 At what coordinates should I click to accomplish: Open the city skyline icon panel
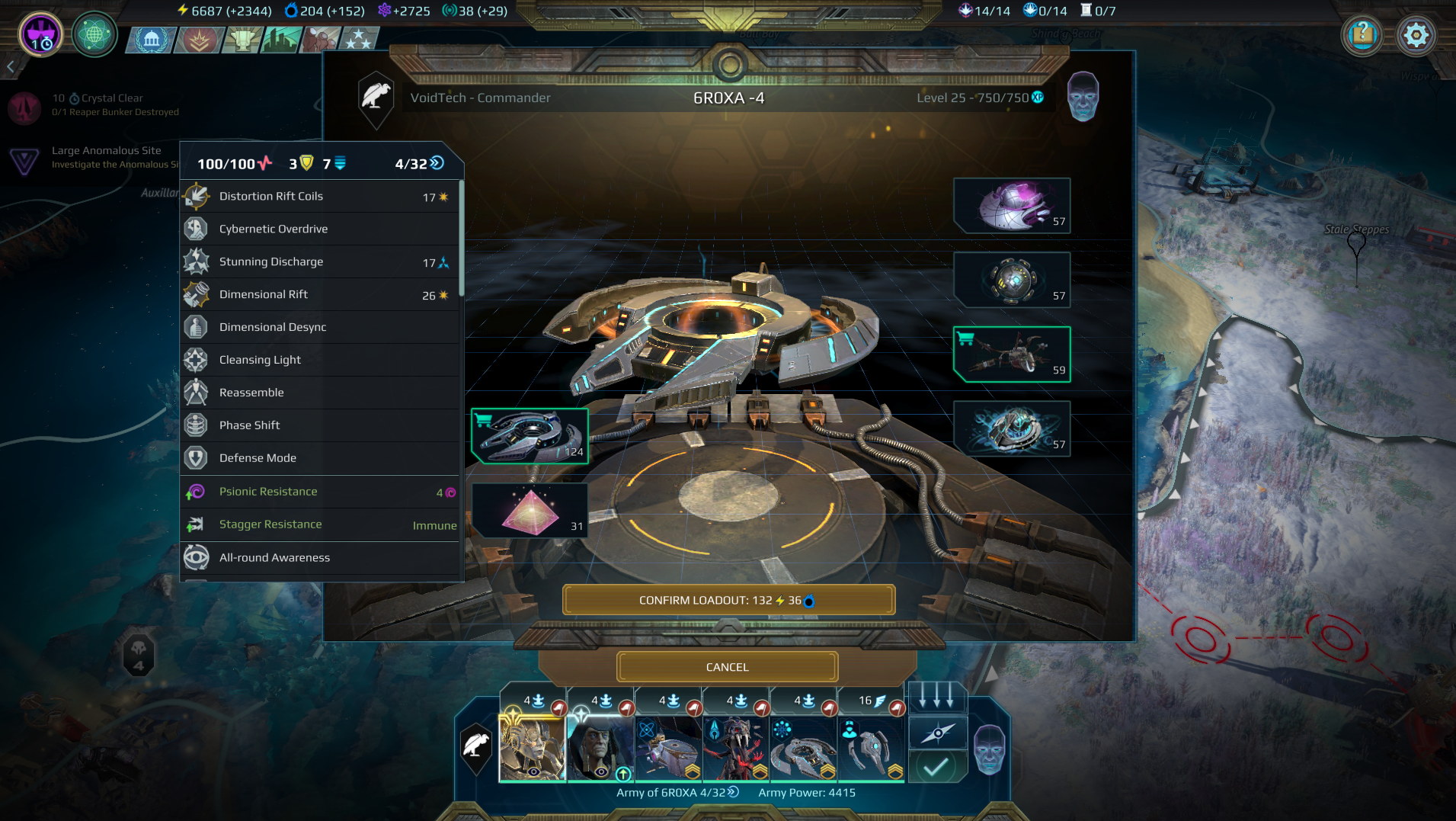282,40
